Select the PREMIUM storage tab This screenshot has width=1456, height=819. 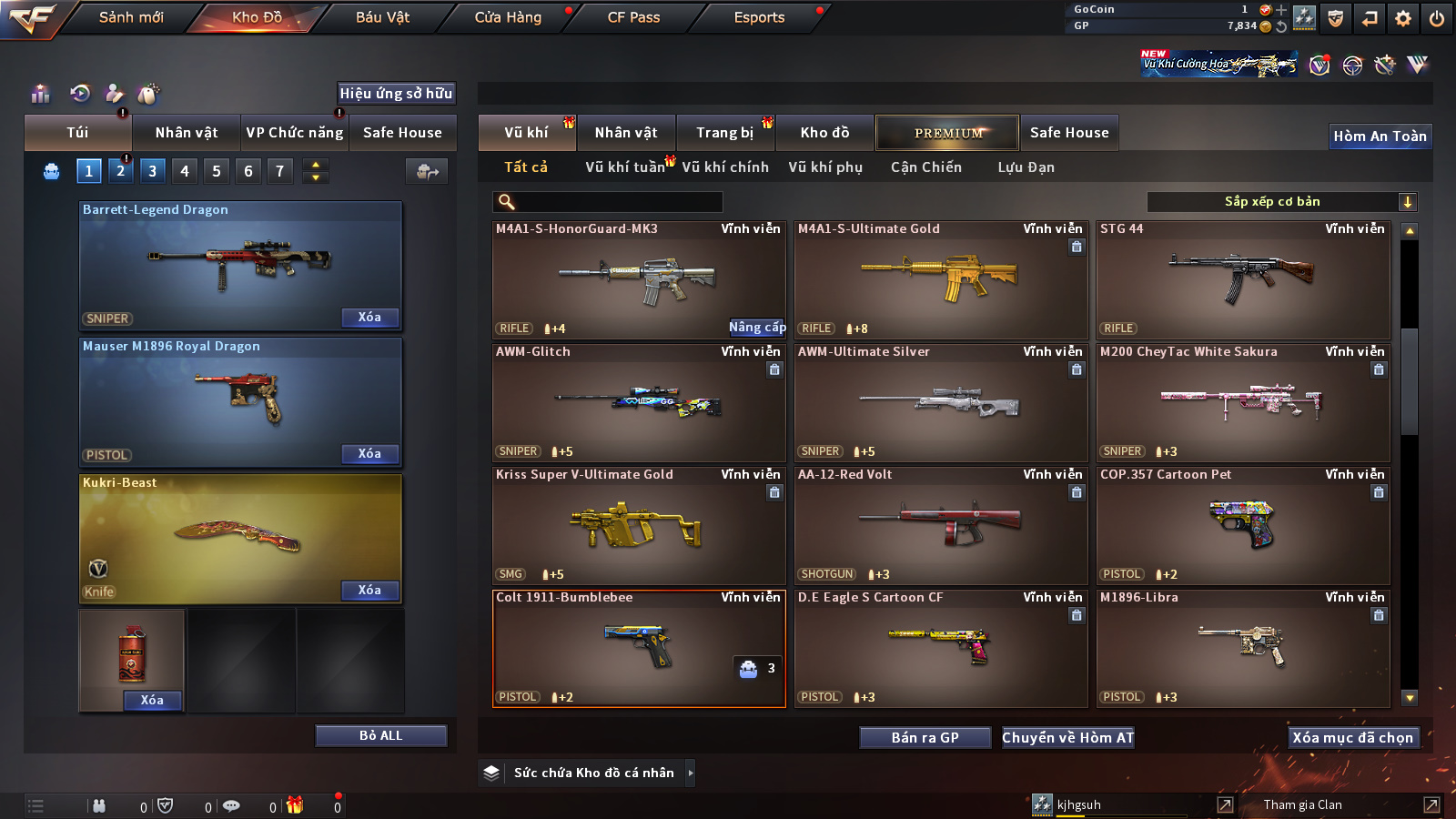tap(947, 133)
